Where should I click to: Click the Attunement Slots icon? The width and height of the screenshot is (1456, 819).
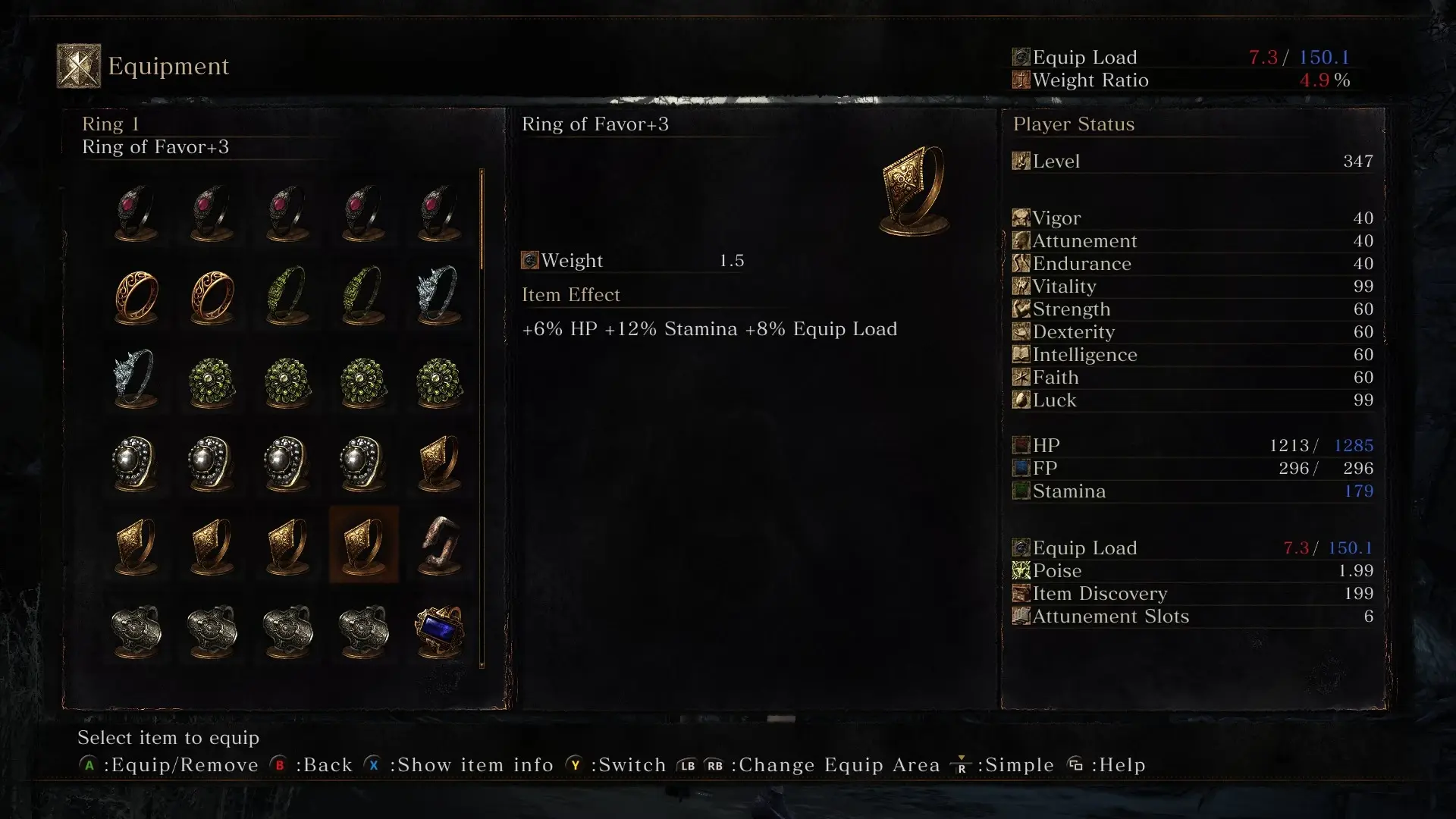(x=1020, y=617)
